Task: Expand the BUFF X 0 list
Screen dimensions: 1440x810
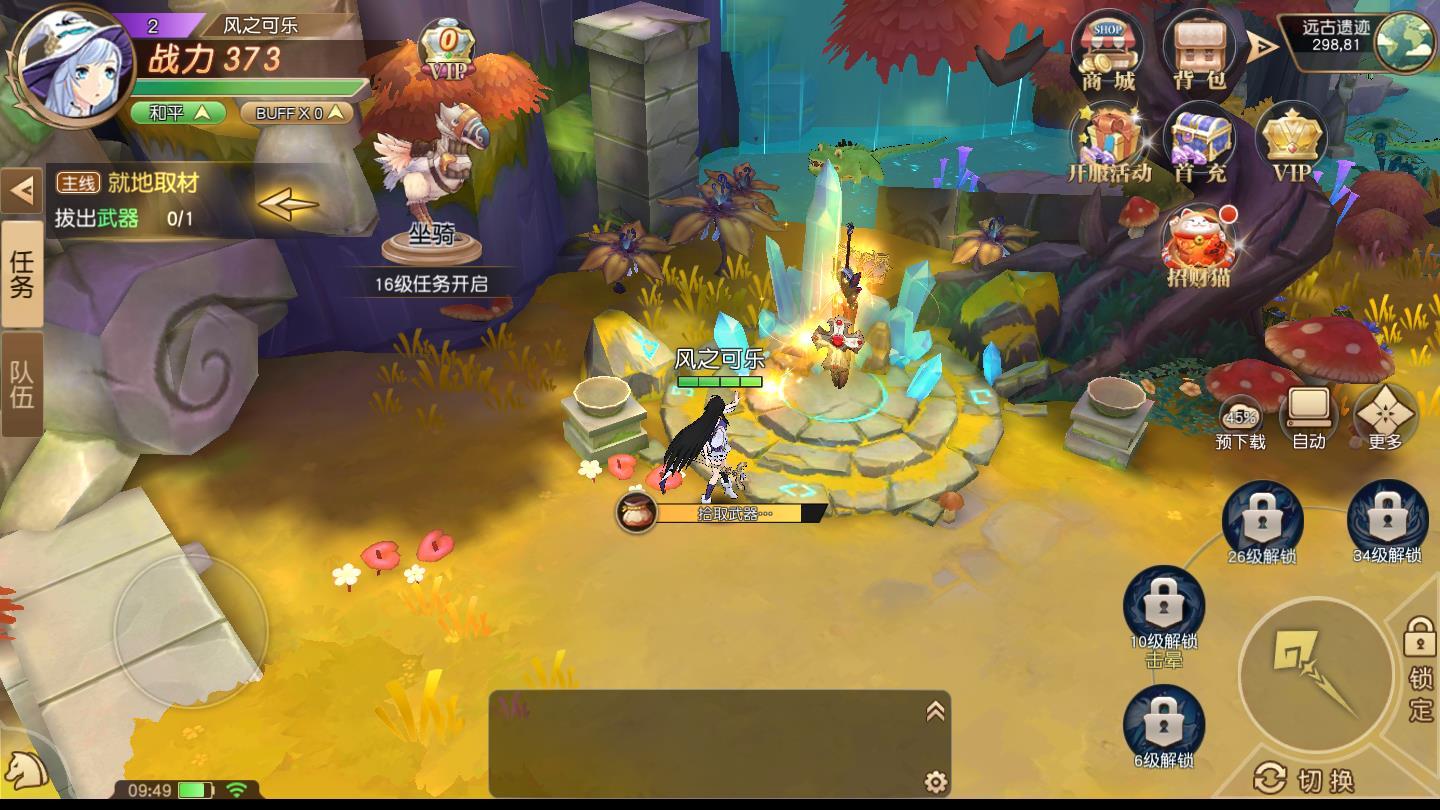Action: point(297,113)
